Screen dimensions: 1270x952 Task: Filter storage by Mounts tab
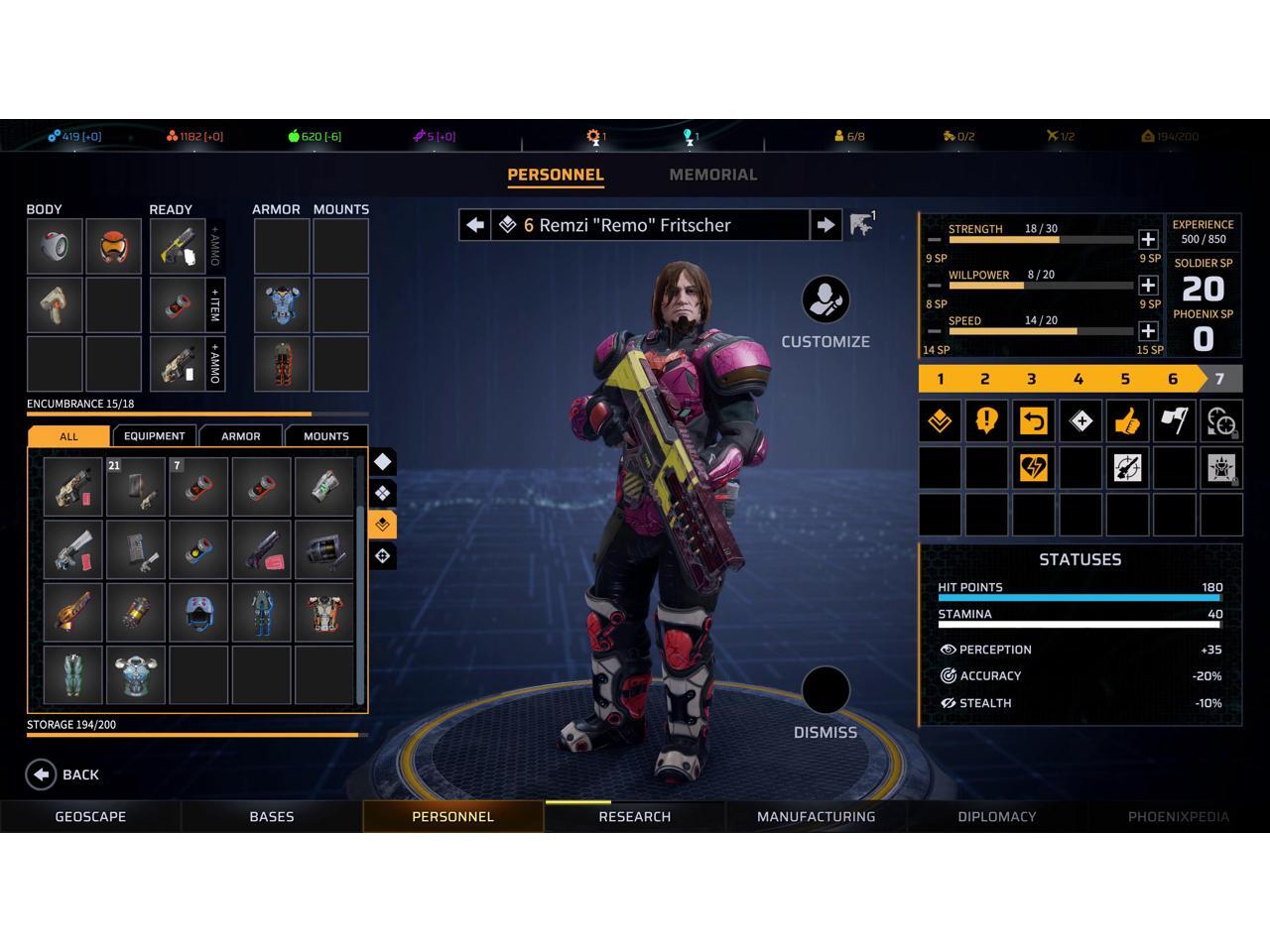(x=326, y=436)
